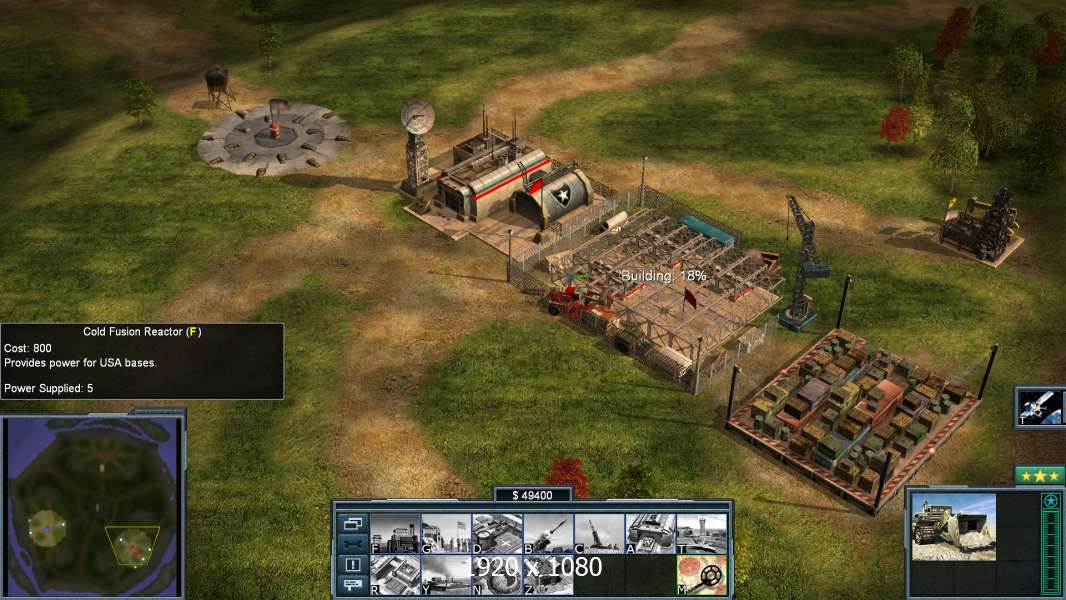
Task: Open the three-star general's promotions button
Action: [x=1039, y=475]
